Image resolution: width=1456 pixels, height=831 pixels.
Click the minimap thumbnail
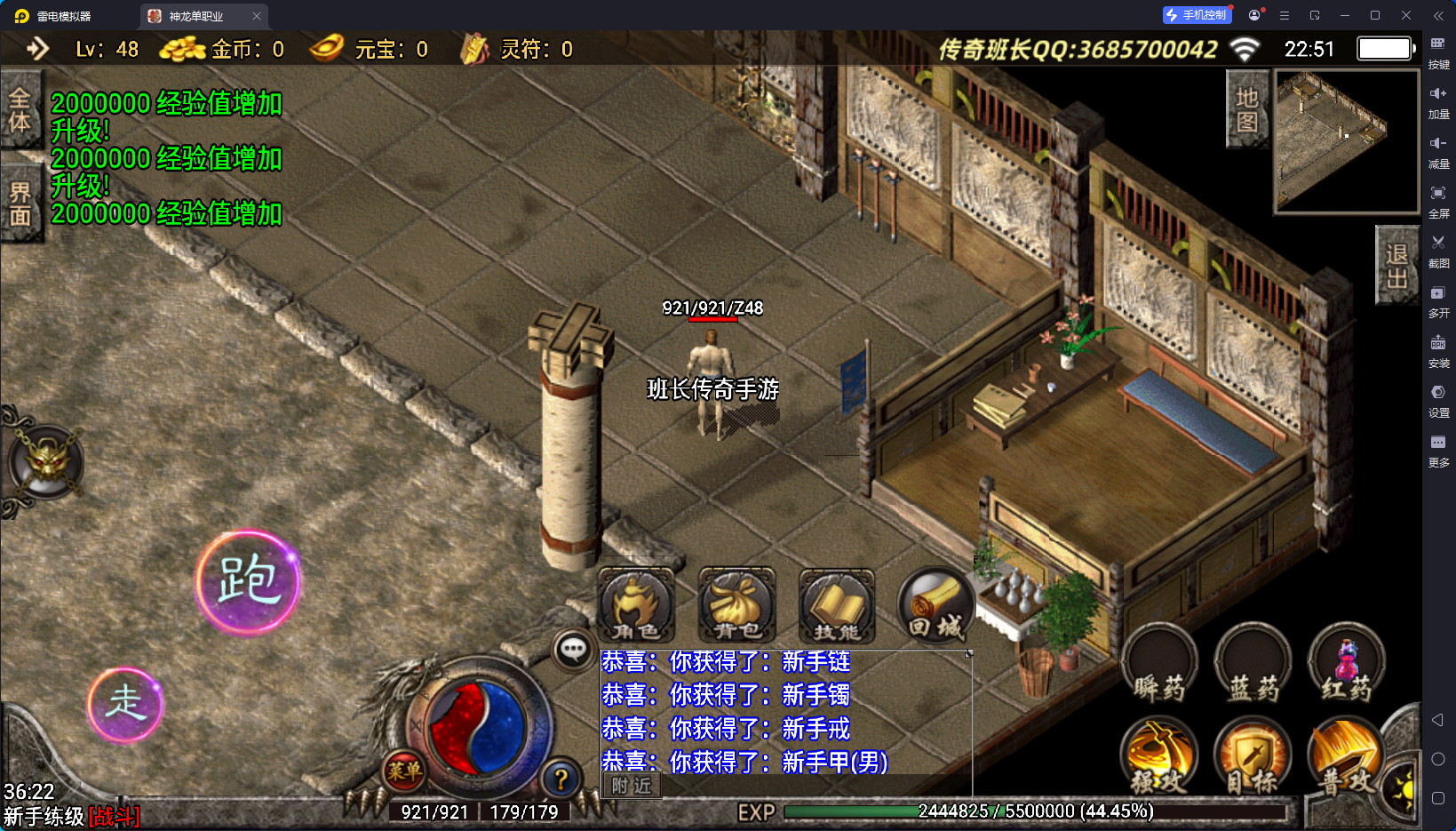point(1346,141)
